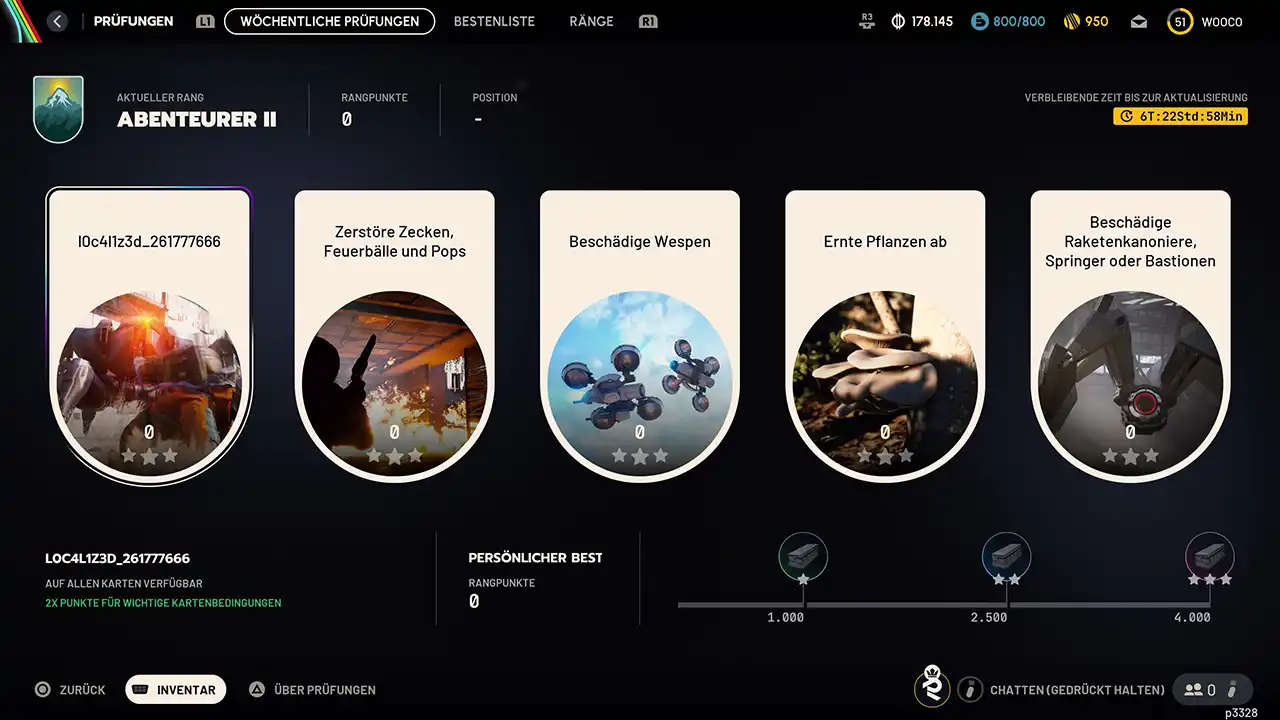Click the Zurück option
The height and width of the screenshot is (720, 1280).
tap(71, 690)
